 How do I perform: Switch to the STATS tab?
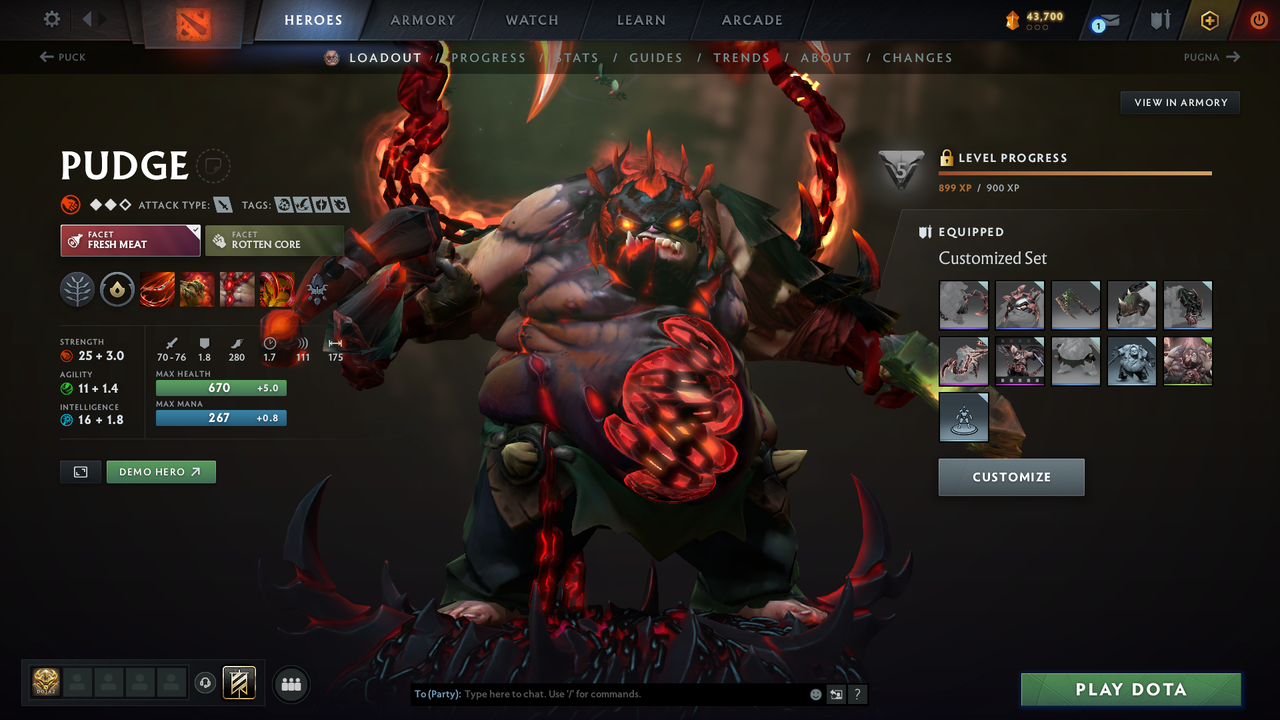pyautogui.click(x=577, y=57)
